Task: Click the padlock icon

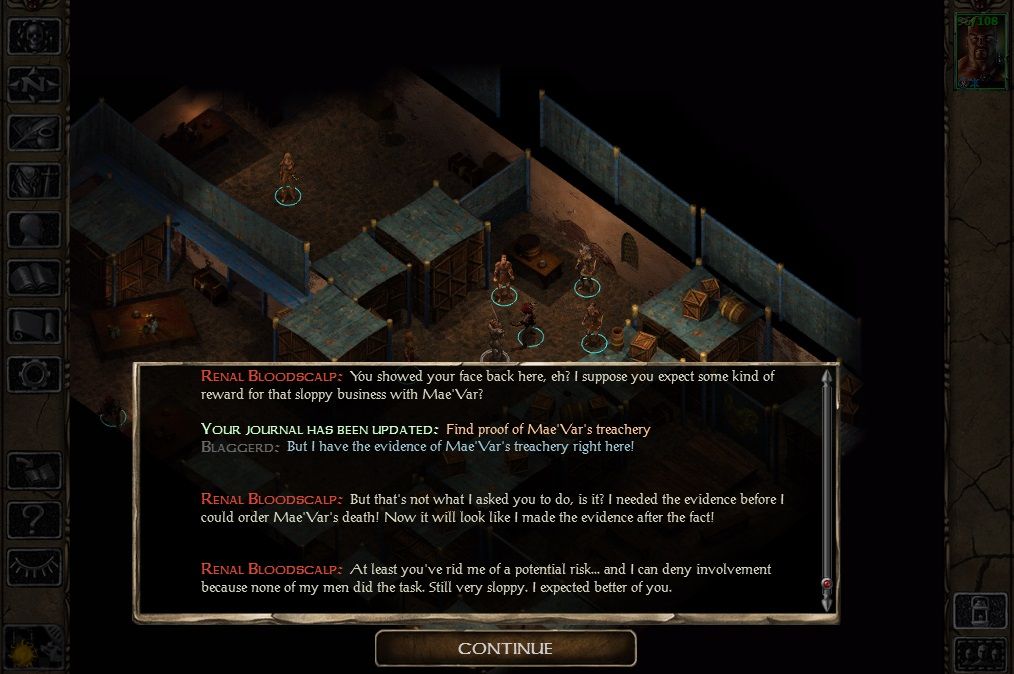Action: pos(979,609)
